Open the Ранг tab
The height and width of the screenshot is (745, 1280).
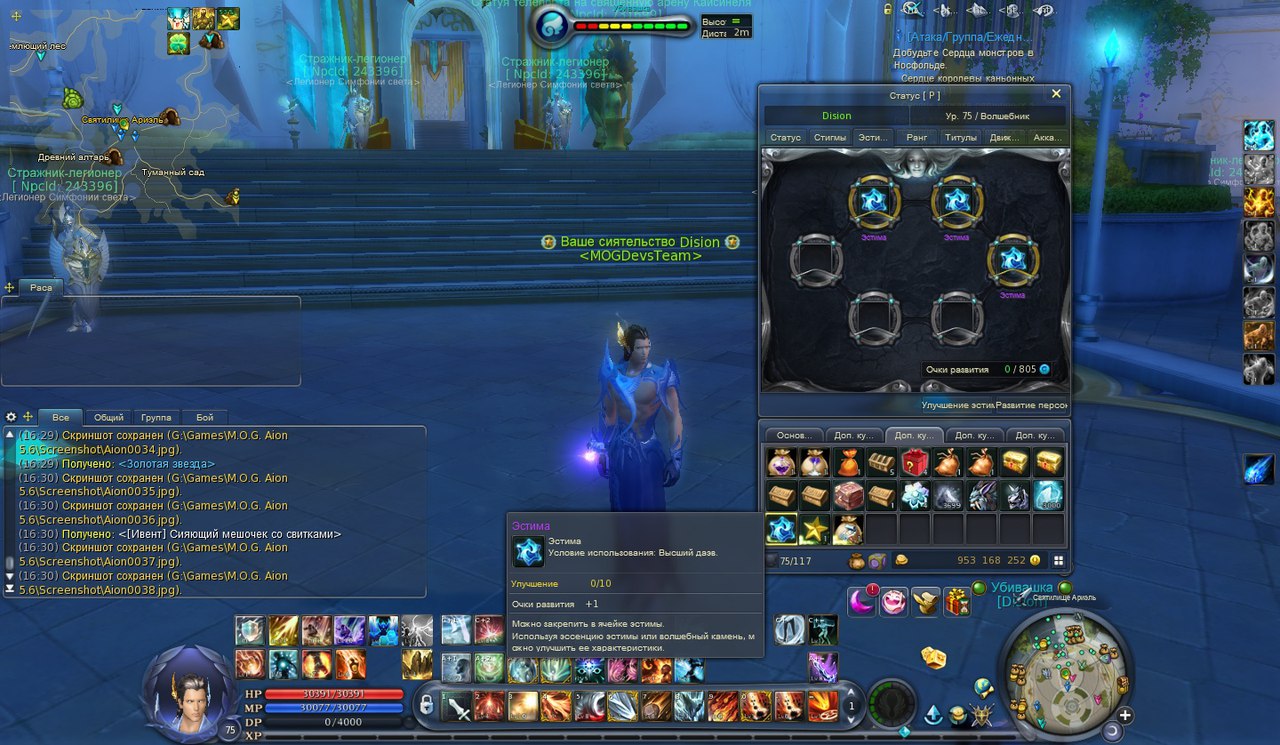pyautogui.click(x=916, y=138)
